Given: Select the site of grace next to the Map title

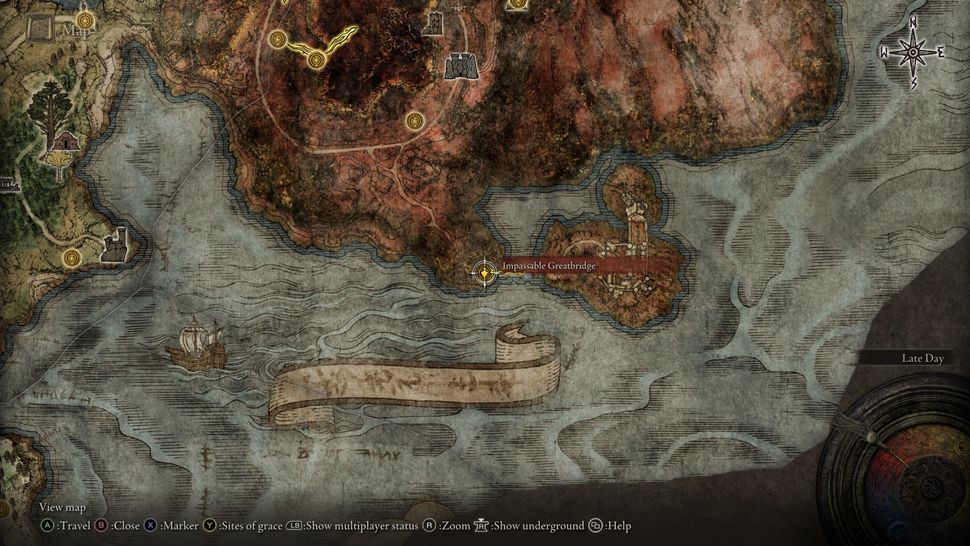Looking at the screenshot, I should [x=84, y=19].
